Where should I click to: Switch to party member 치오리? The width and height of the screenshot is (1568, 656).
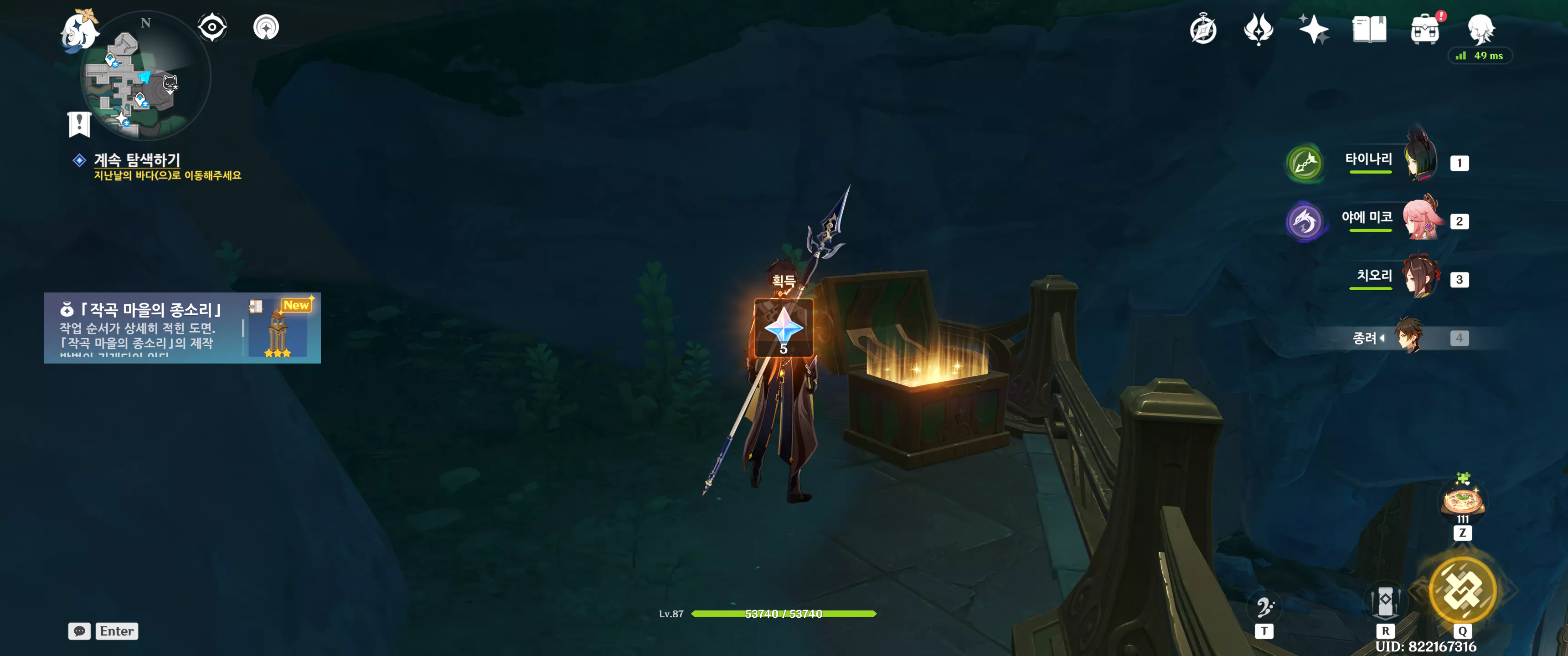[x=1421, y=278]
